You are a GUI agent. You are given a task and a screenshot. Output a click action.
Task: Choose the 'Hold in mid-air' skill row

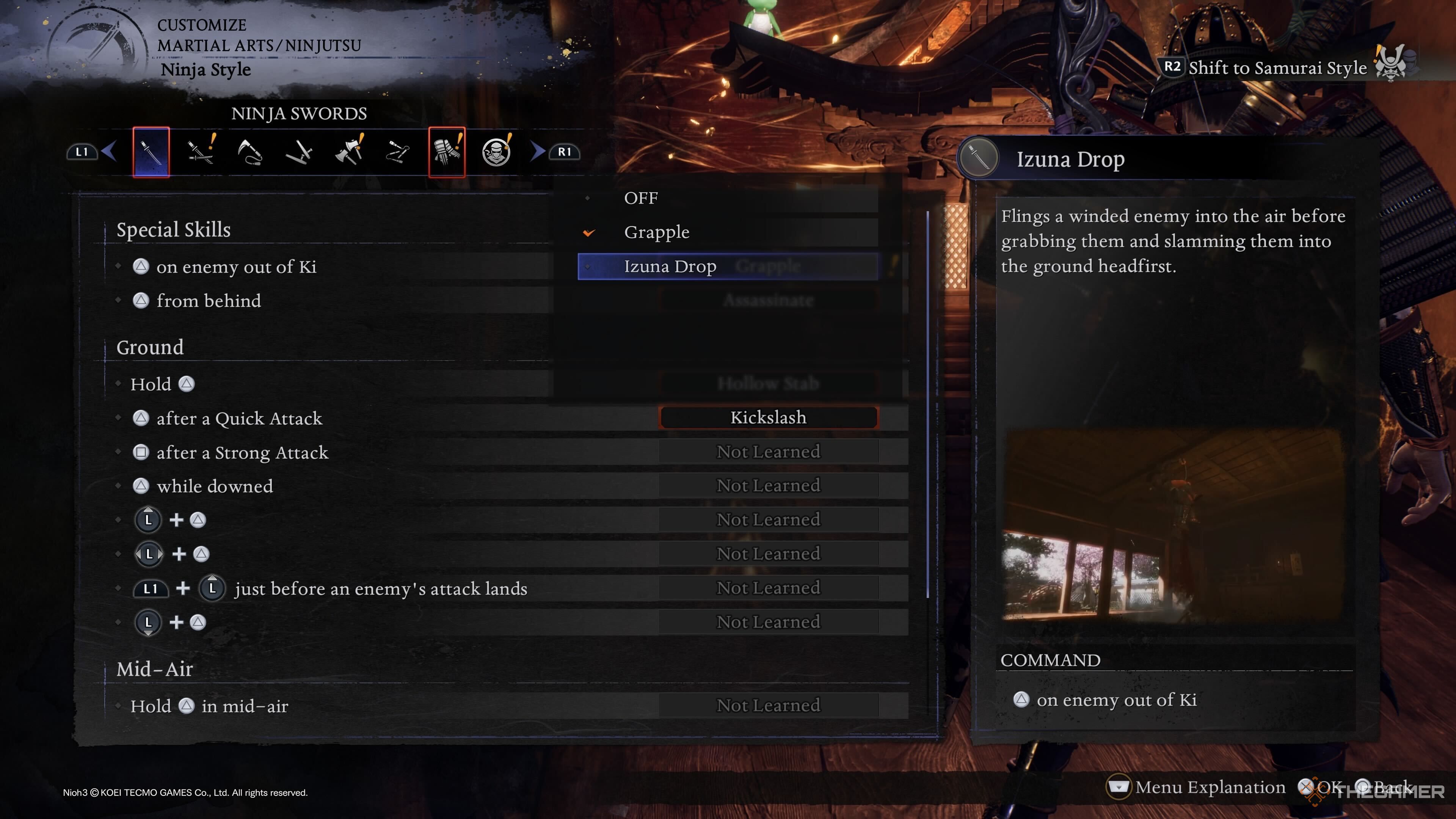(x=209, y=706)
